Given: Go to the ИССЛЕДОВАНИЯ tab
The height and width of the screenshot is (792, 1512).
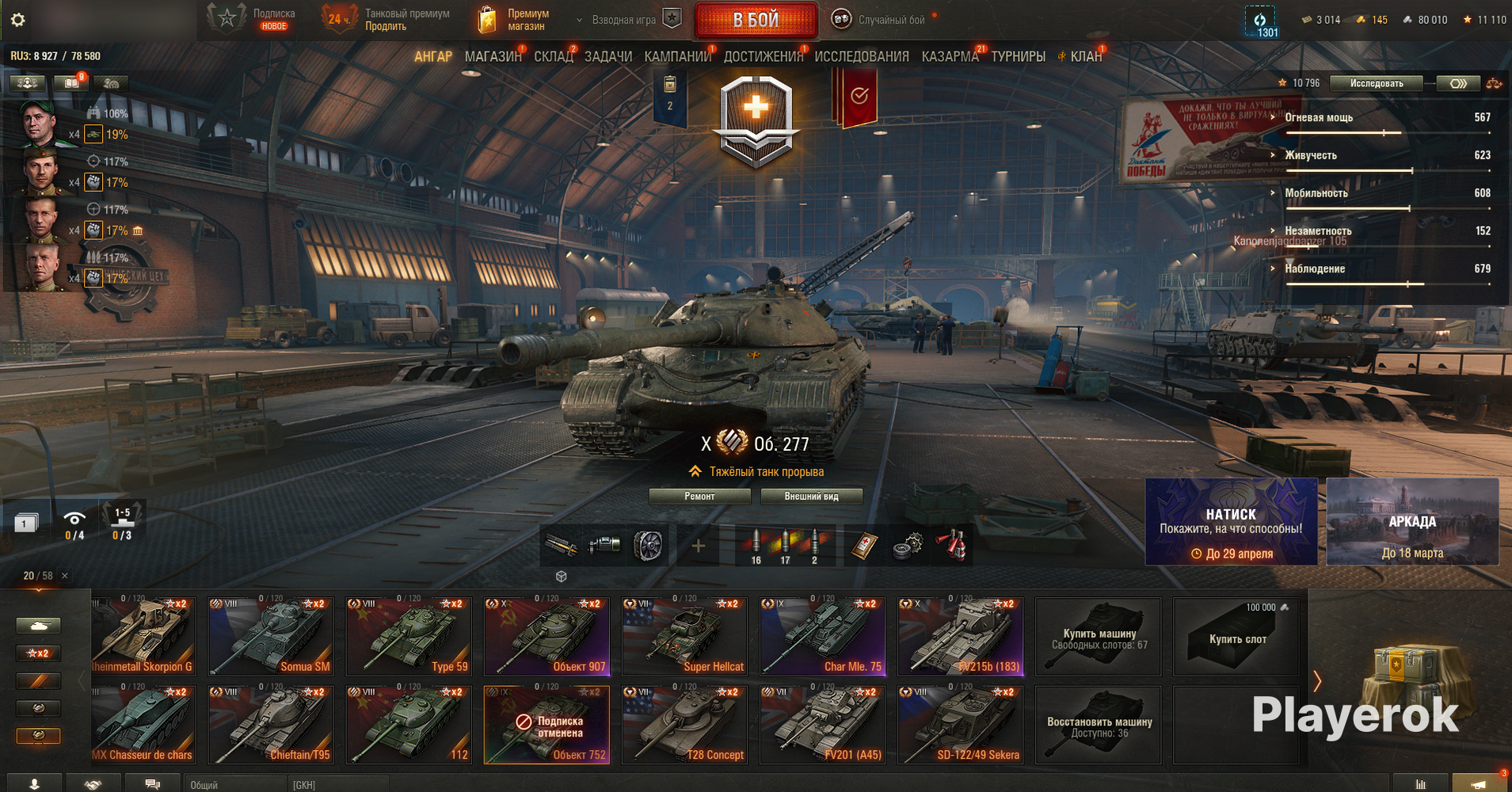Looking at the screenshot, I should [861, 56].
